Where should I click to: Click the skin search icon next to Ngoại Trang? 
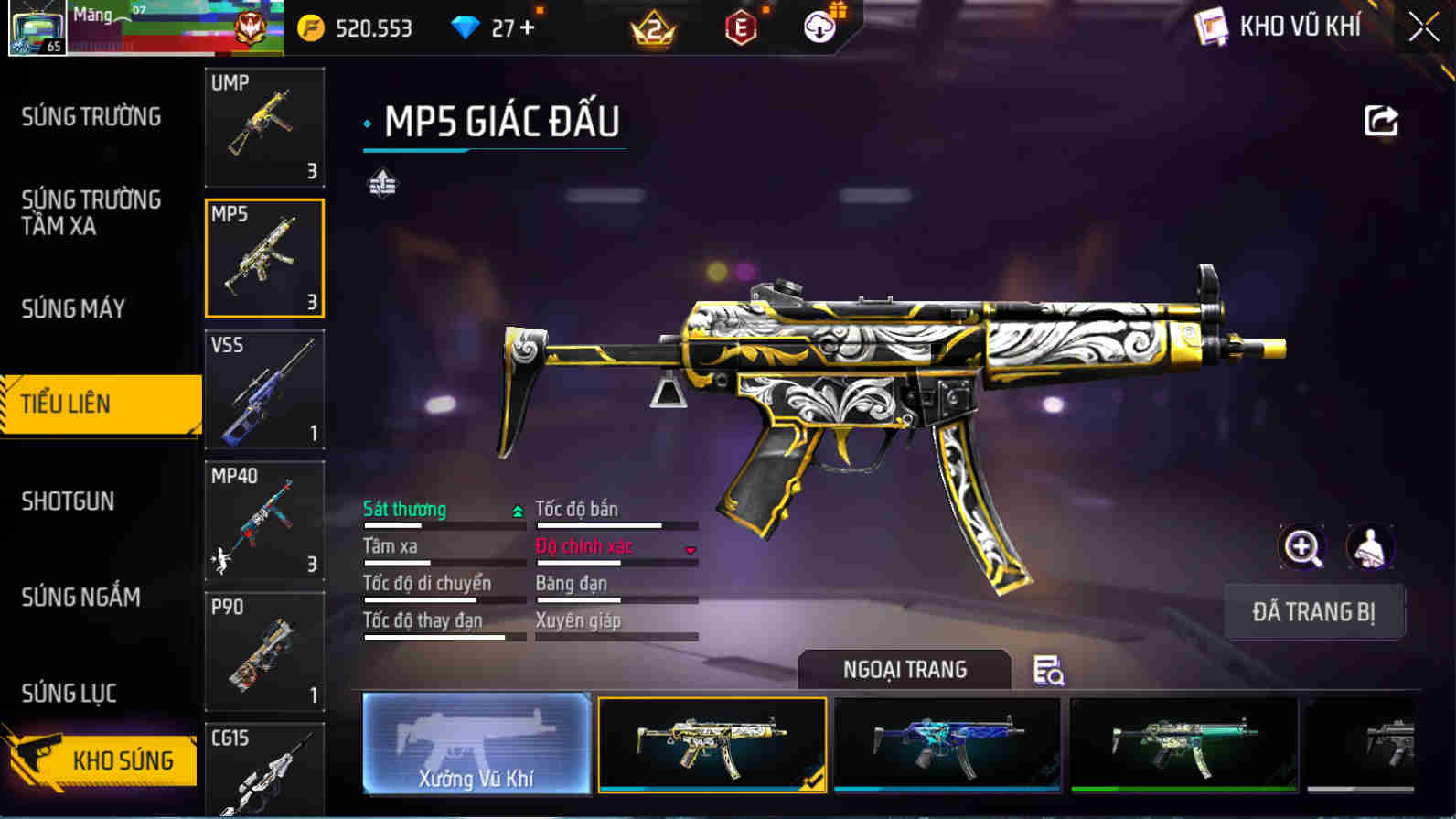(x=1047, y=671)
